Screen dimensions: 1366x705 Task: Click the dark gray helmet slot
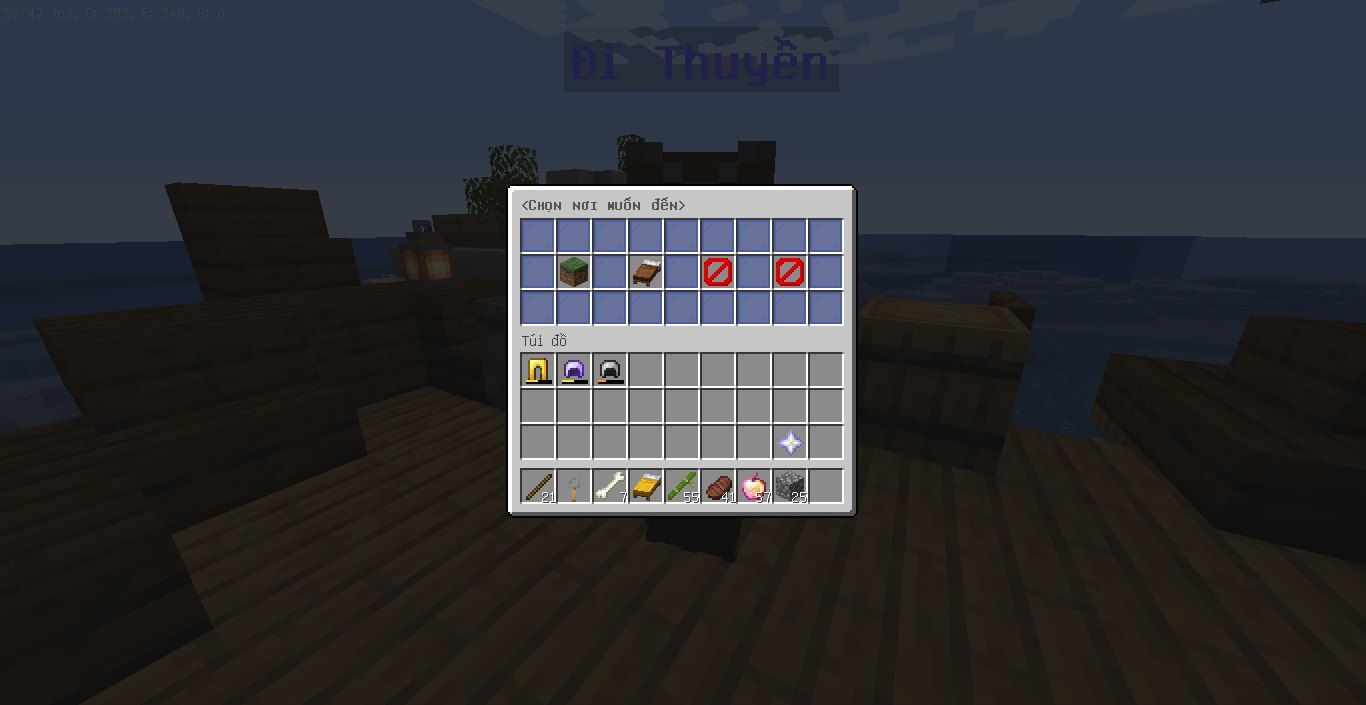point(610,371)
